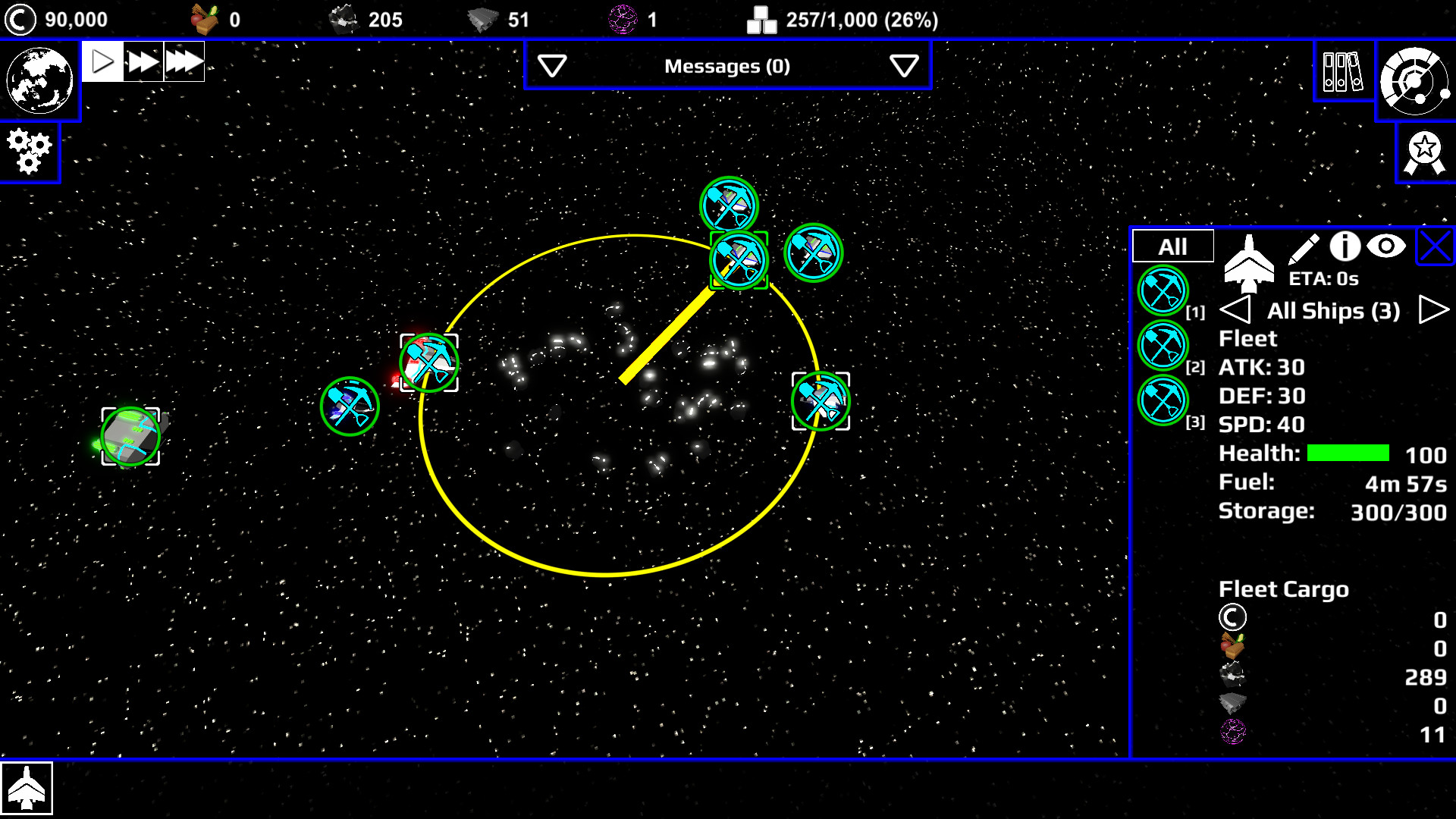
Task: Open fleet info via the i icon
Action: pos(1344,245)
